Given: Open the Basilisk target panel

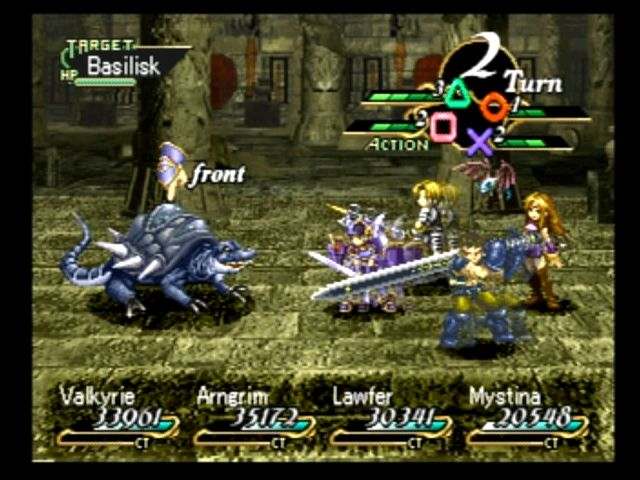Looking at the screenshot, I should tap(122, 64).
